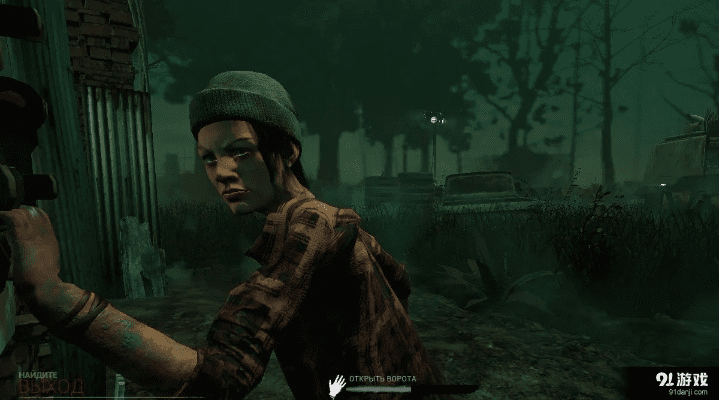Click the hand icon for «Открыть ворота»
This screenshot has height=400, width=719.
338,383
